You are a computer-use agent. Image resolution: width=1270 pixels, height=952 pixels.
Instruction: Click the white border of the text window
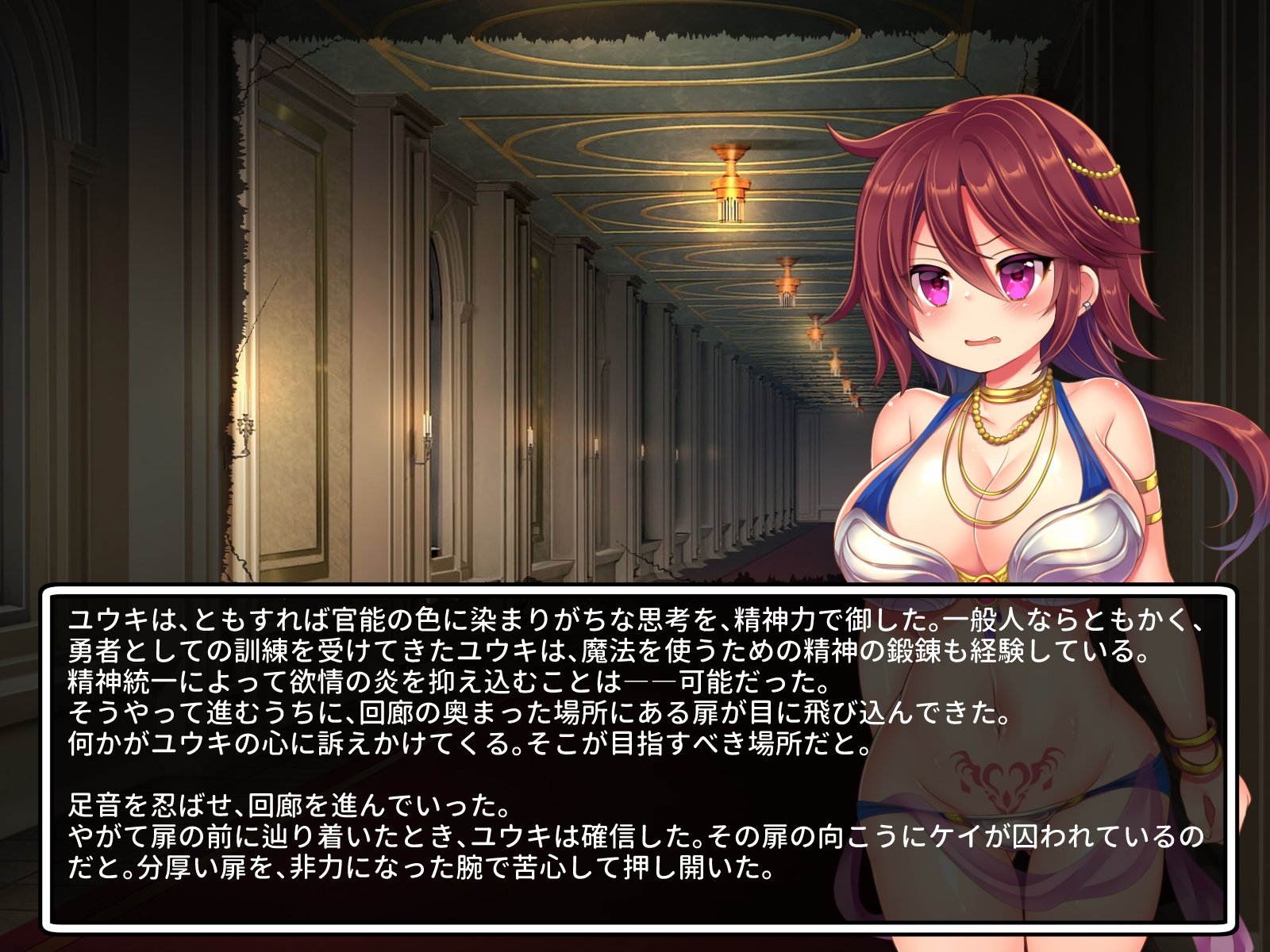click(635, 592)
